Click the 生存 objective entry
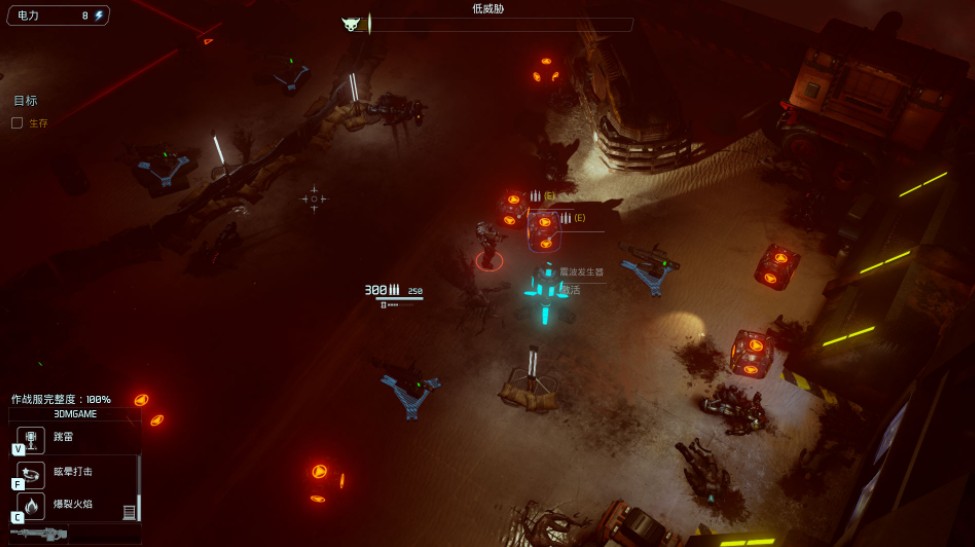The width and height of the screenshot is (975, 547). (x=38, y=123)
